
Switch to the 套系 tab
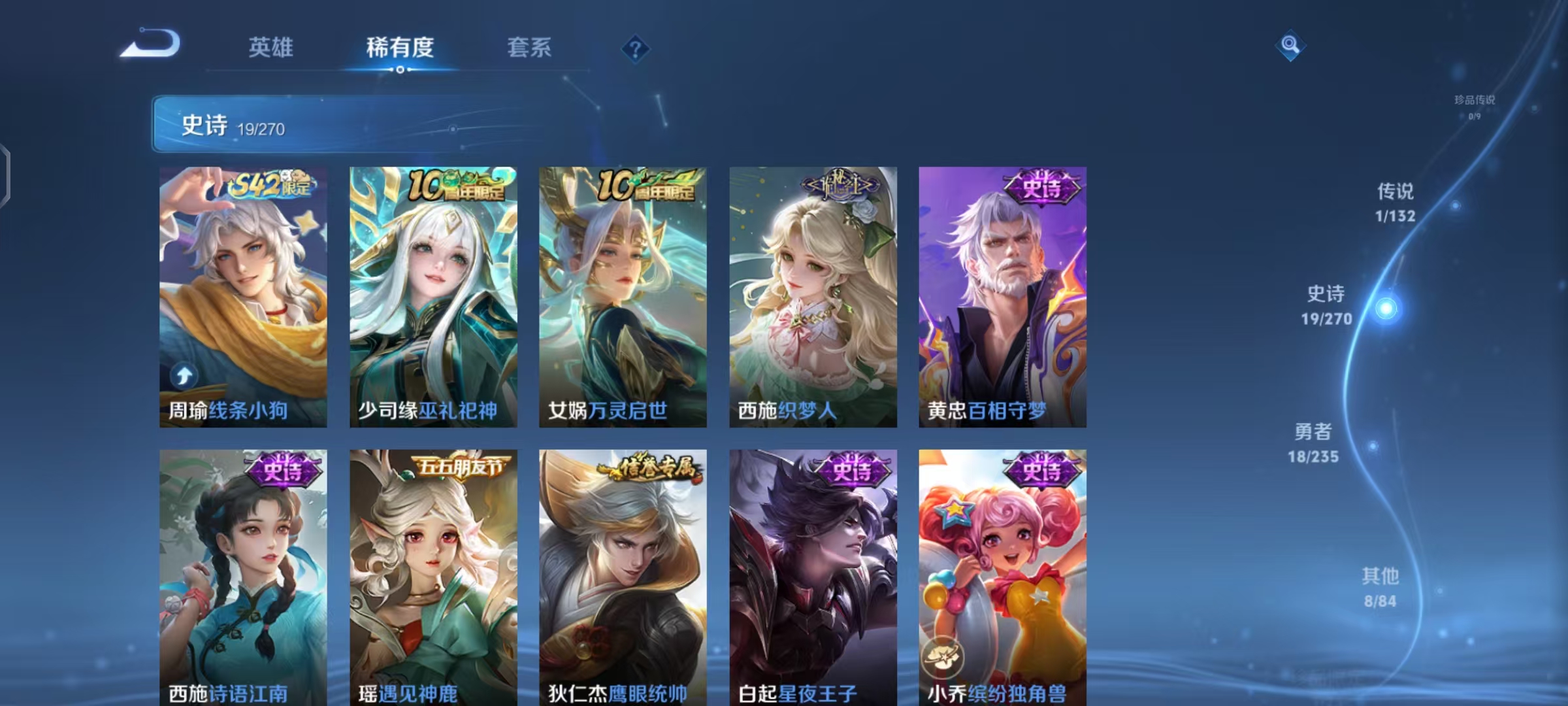(528, 47)
